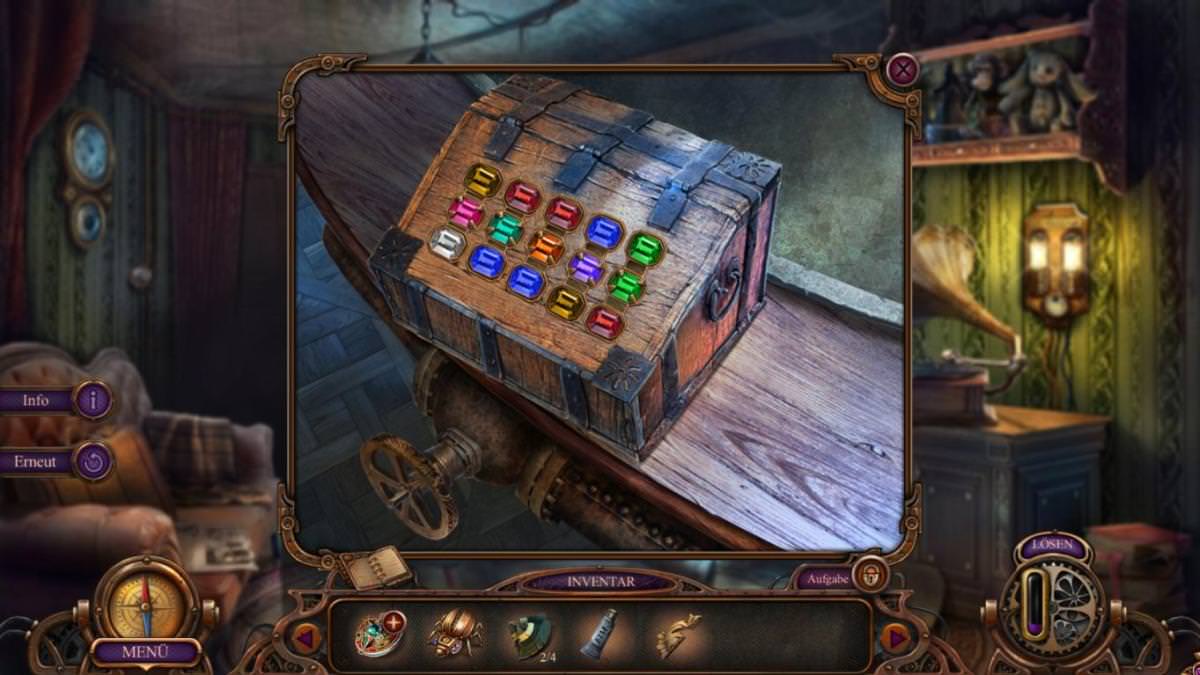Open the journal book icon
Screen dimensions: 1200x675
377,568
